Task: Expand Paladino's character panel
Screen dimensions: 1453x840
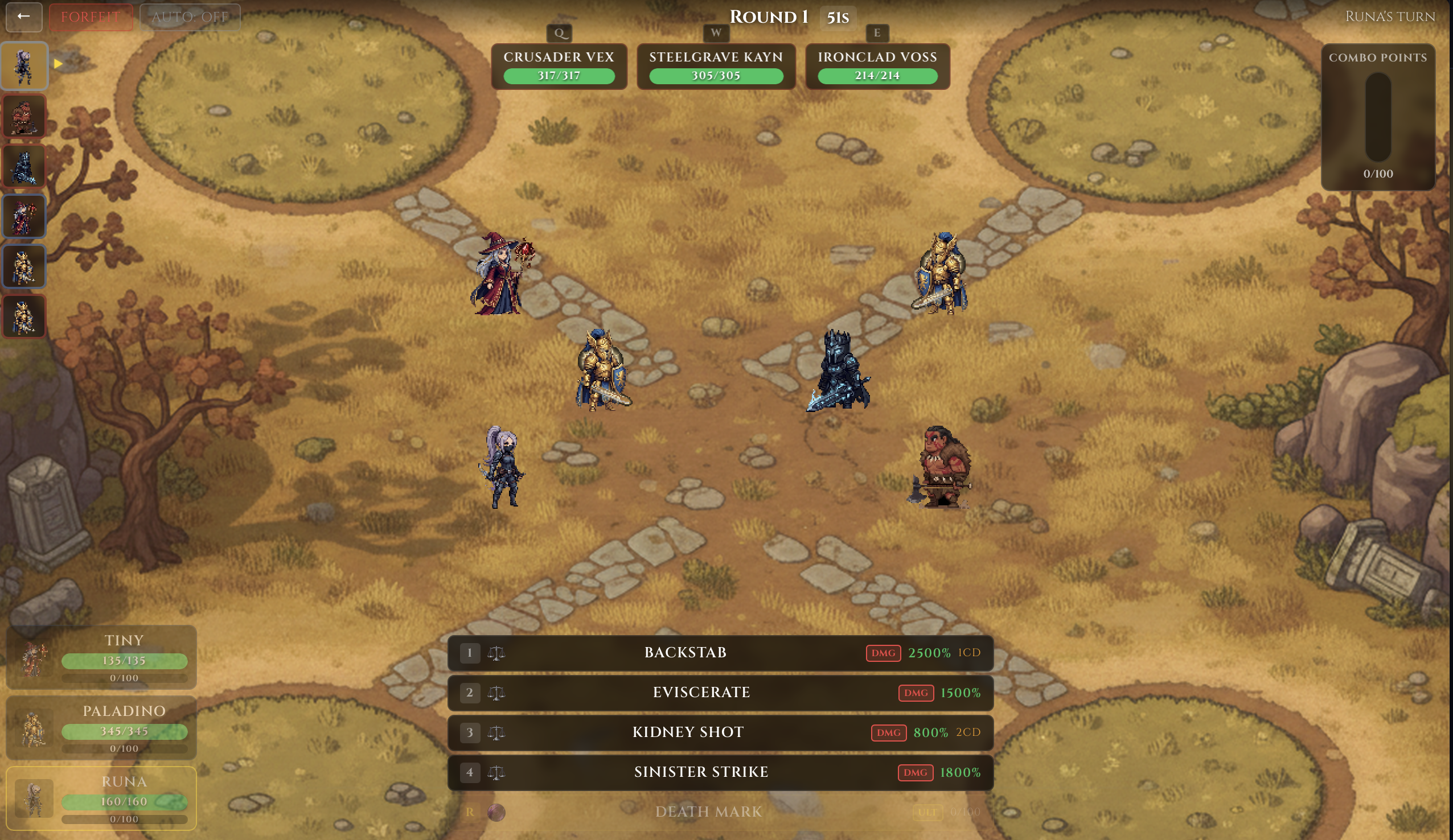Action: [101, 728]
